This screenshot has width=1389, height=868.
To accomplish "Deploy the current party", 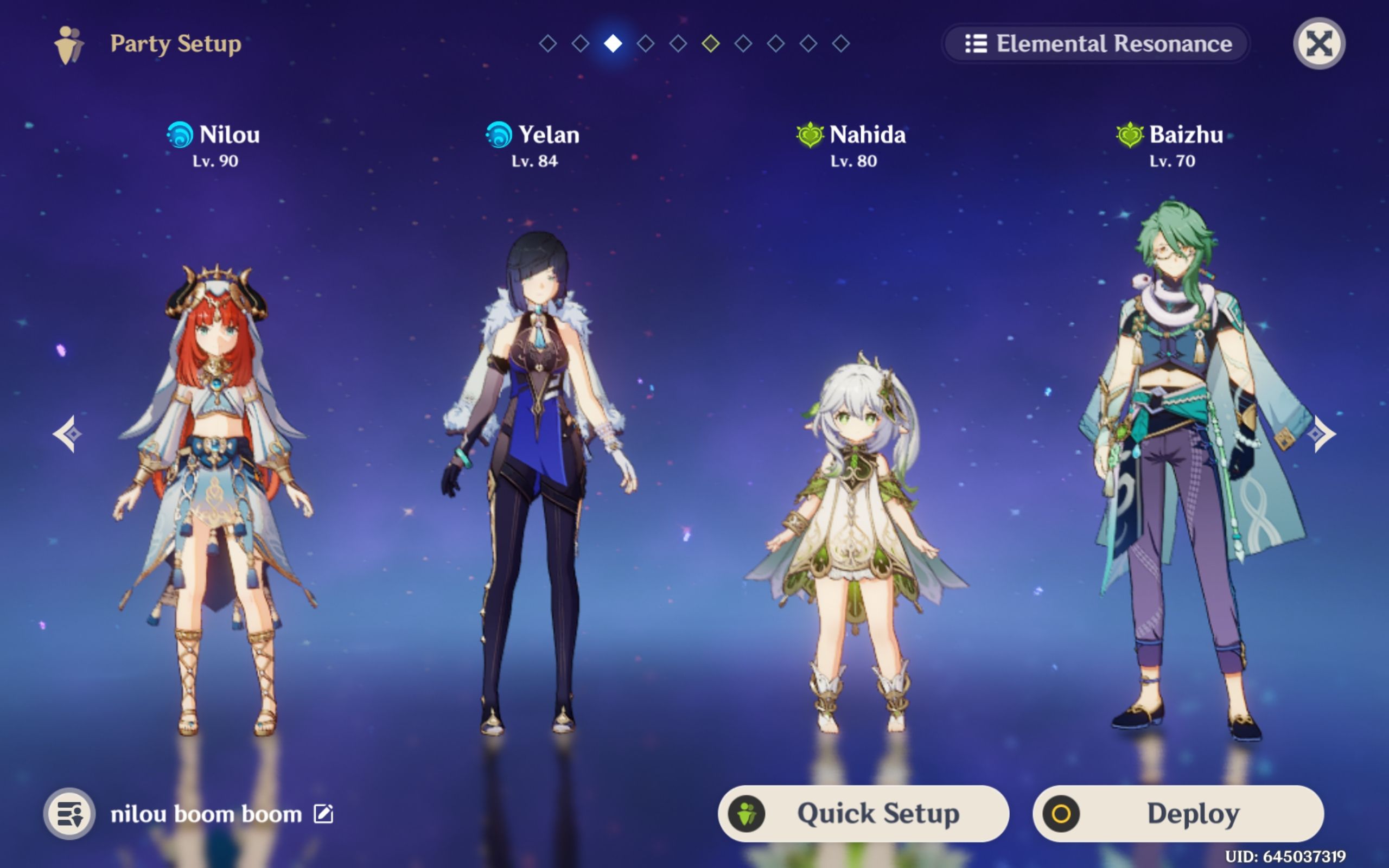I will [1178, 813].
